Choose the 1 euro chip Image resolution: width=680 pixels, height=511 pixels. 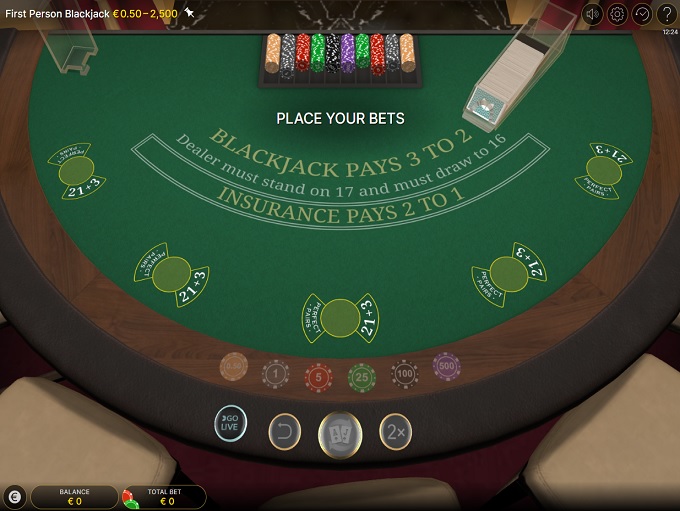coord(276,374)
